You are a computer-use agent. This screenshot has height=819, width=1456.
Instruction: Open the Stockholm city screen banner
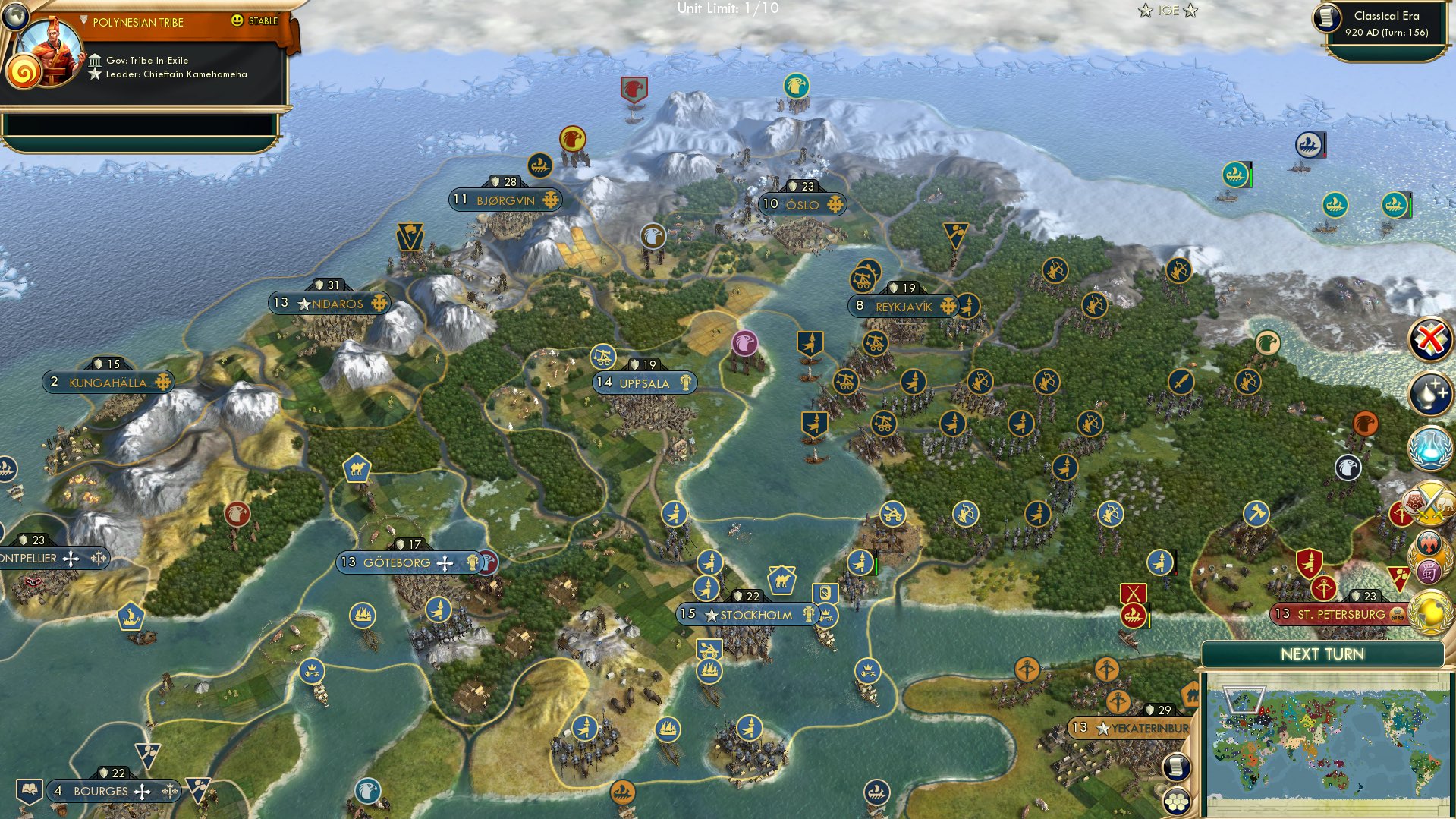tap(747, 615)
